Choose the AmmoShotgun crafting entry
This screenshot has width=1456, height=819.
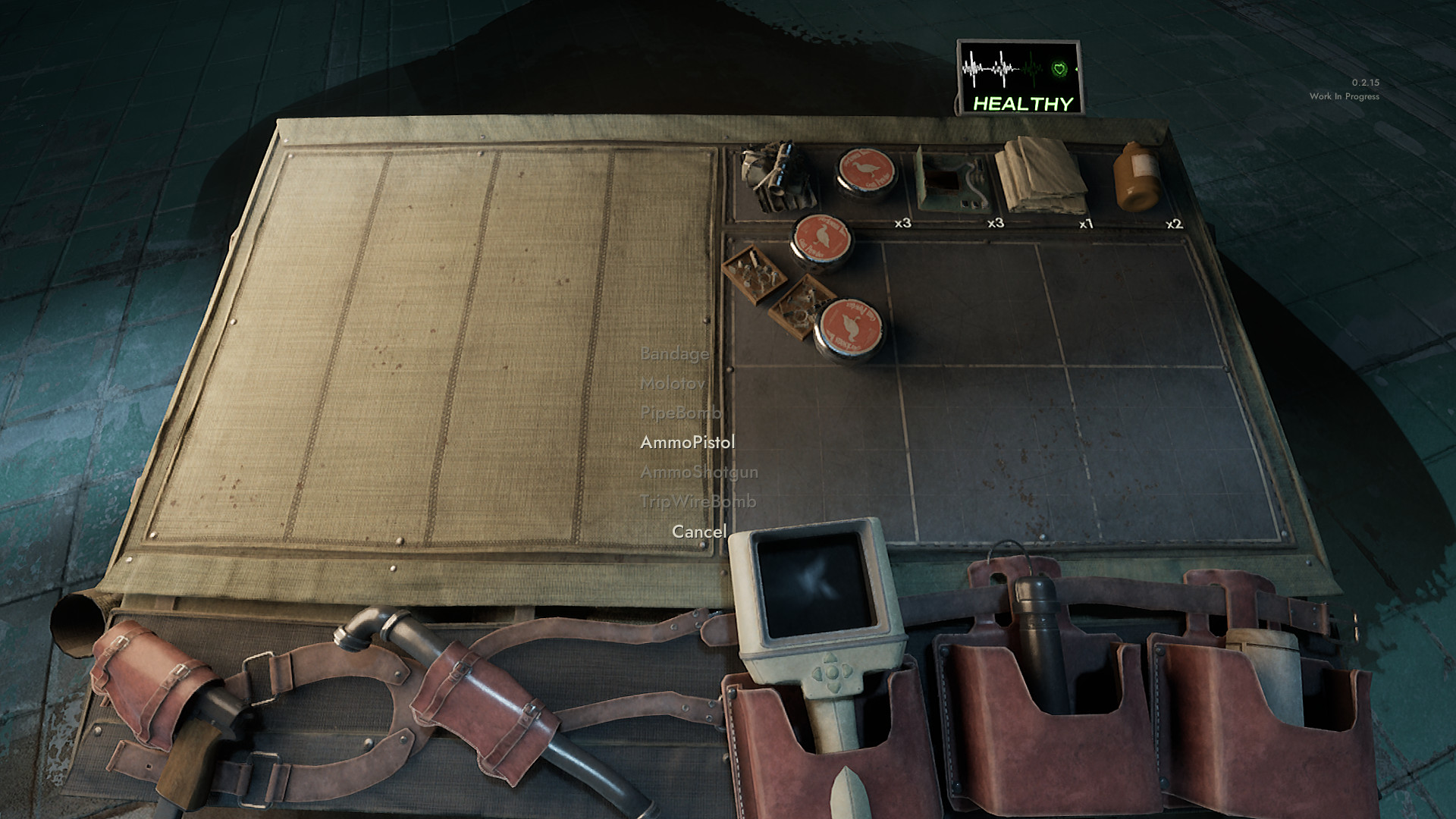(698, 472)
